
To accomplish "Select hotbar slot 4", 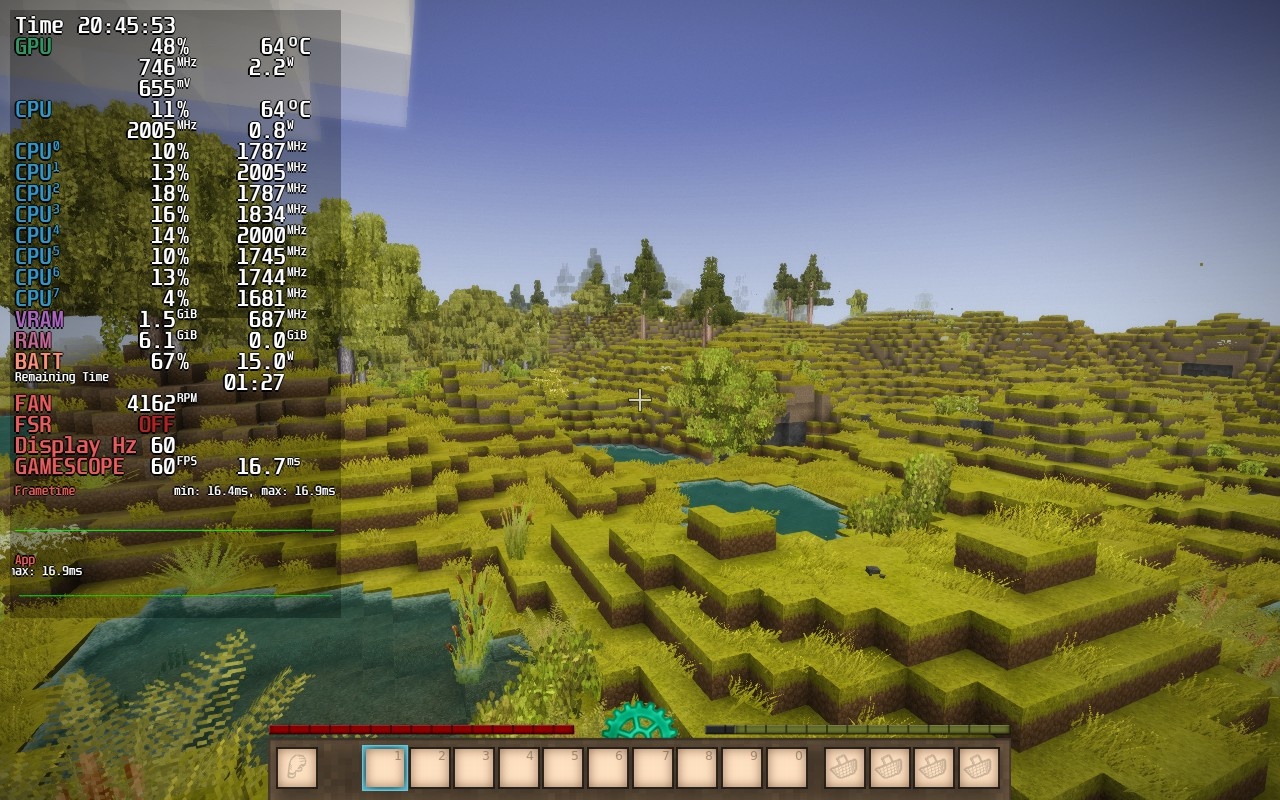I will [x=519, y=768].
